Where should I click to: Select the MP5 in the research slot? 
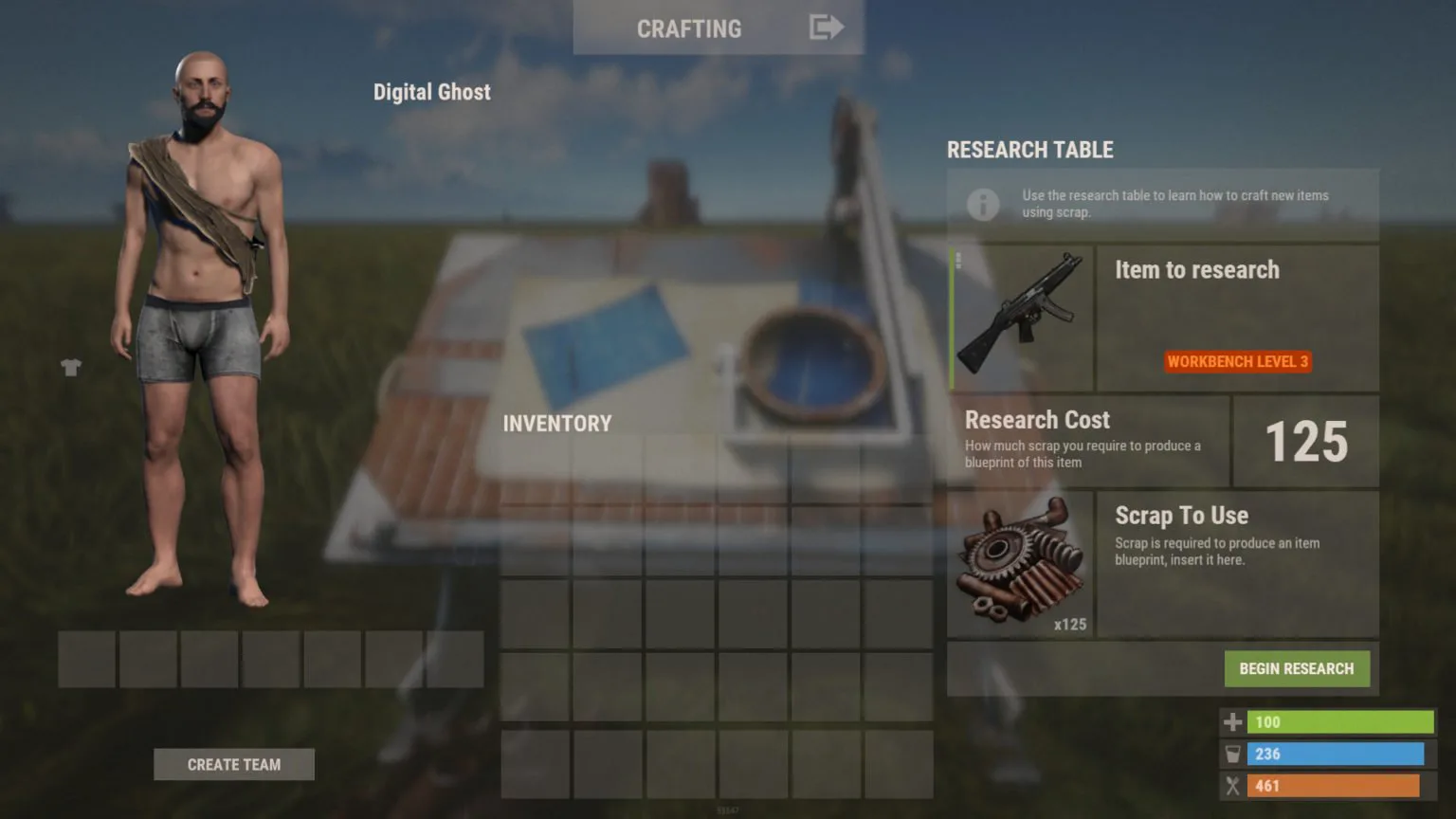click(x=1022, y=318)
